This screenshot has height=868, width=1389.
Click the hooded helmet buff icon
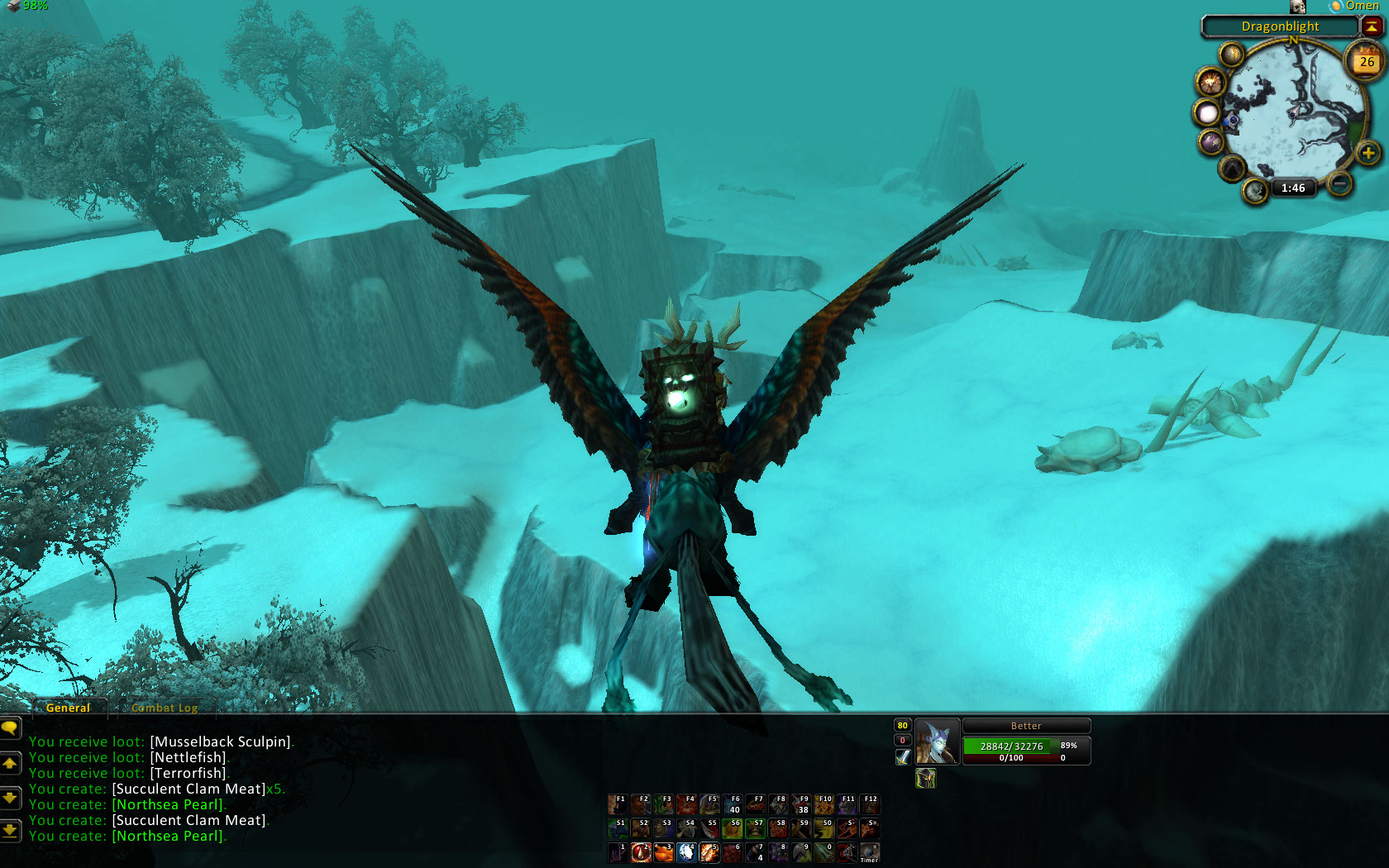(x=925, y=778)
